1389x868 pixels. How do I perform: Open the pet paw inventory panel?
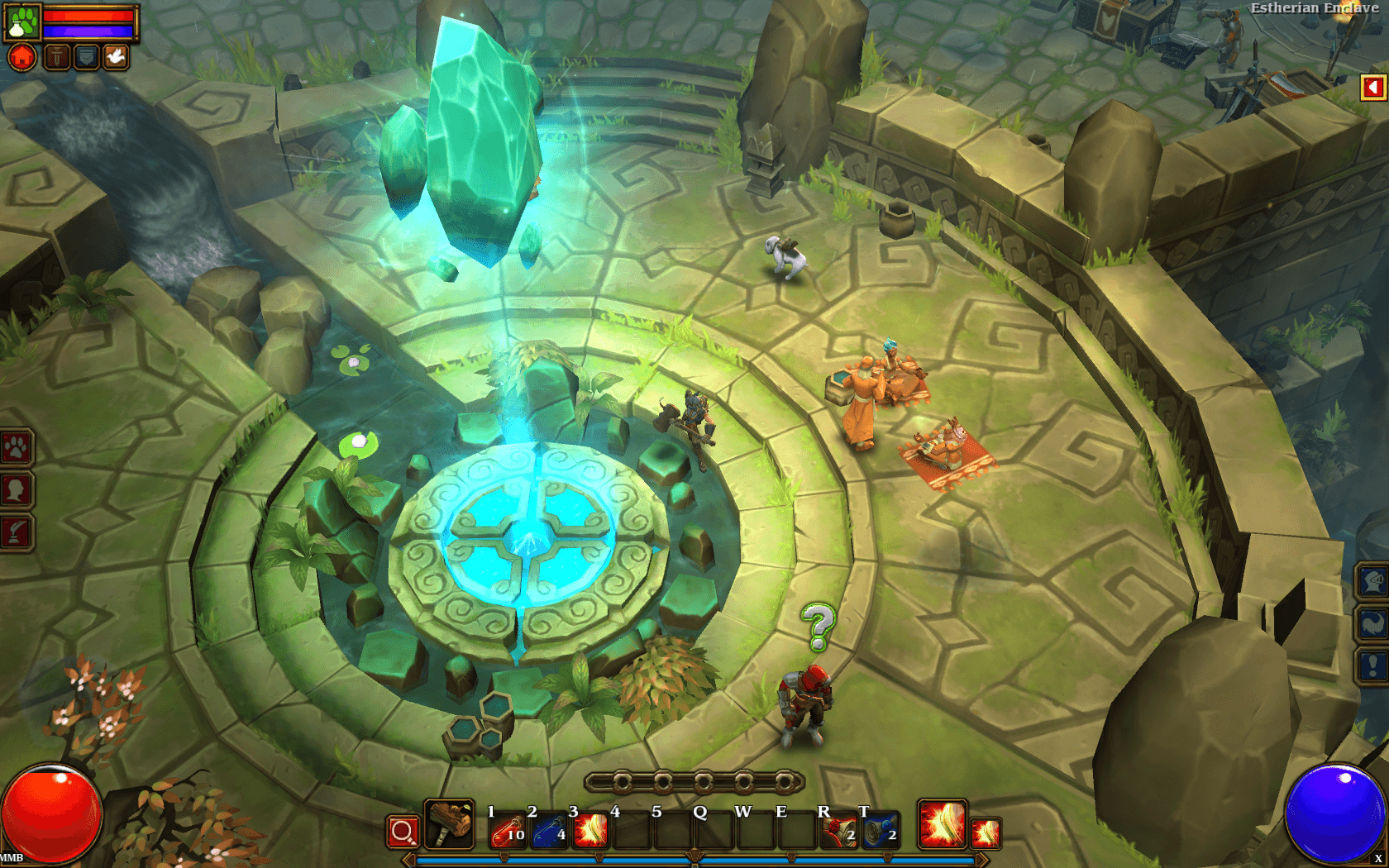click(22, 22)
